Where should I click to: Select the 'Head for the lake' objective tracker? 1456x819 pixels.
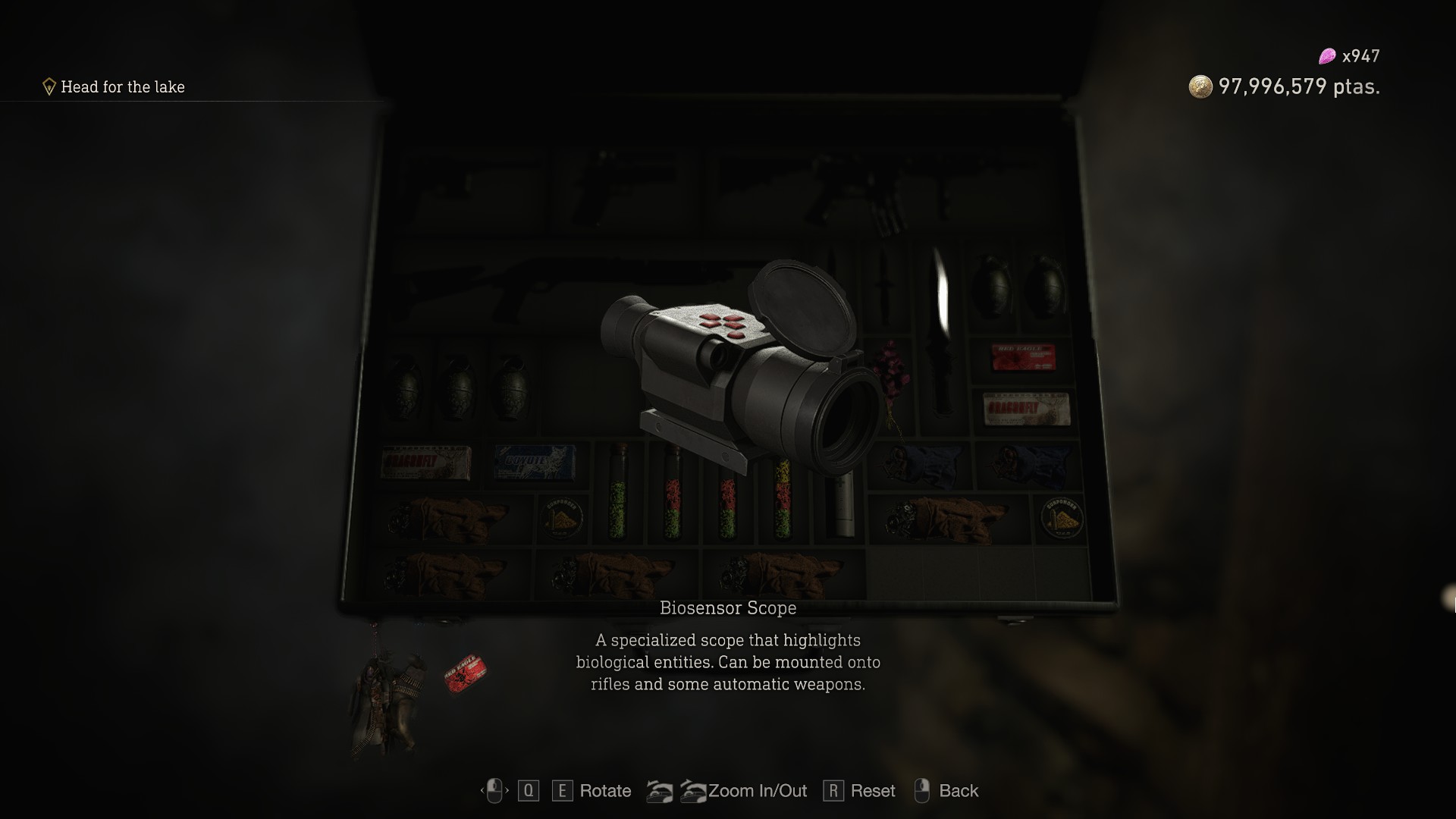122,87
